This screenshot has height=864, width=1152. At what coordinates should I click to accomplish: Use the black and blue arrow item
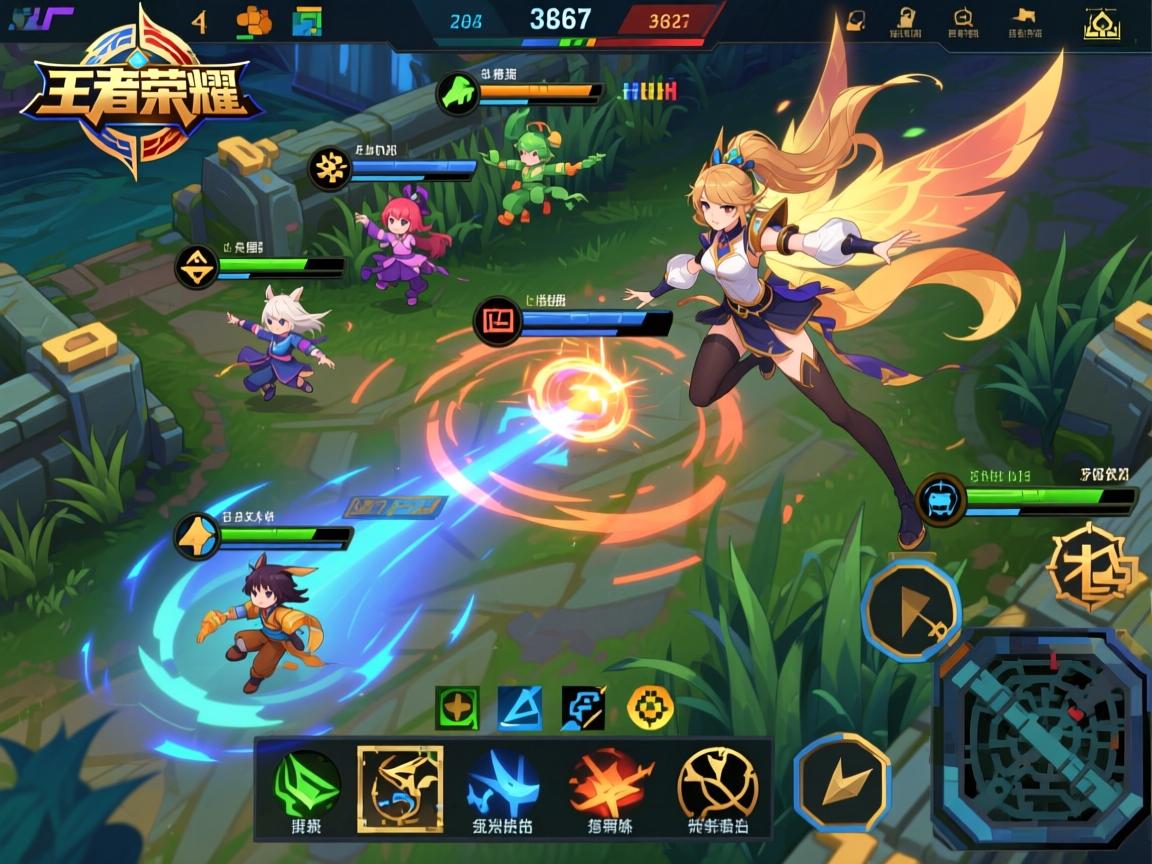(583, 708)
